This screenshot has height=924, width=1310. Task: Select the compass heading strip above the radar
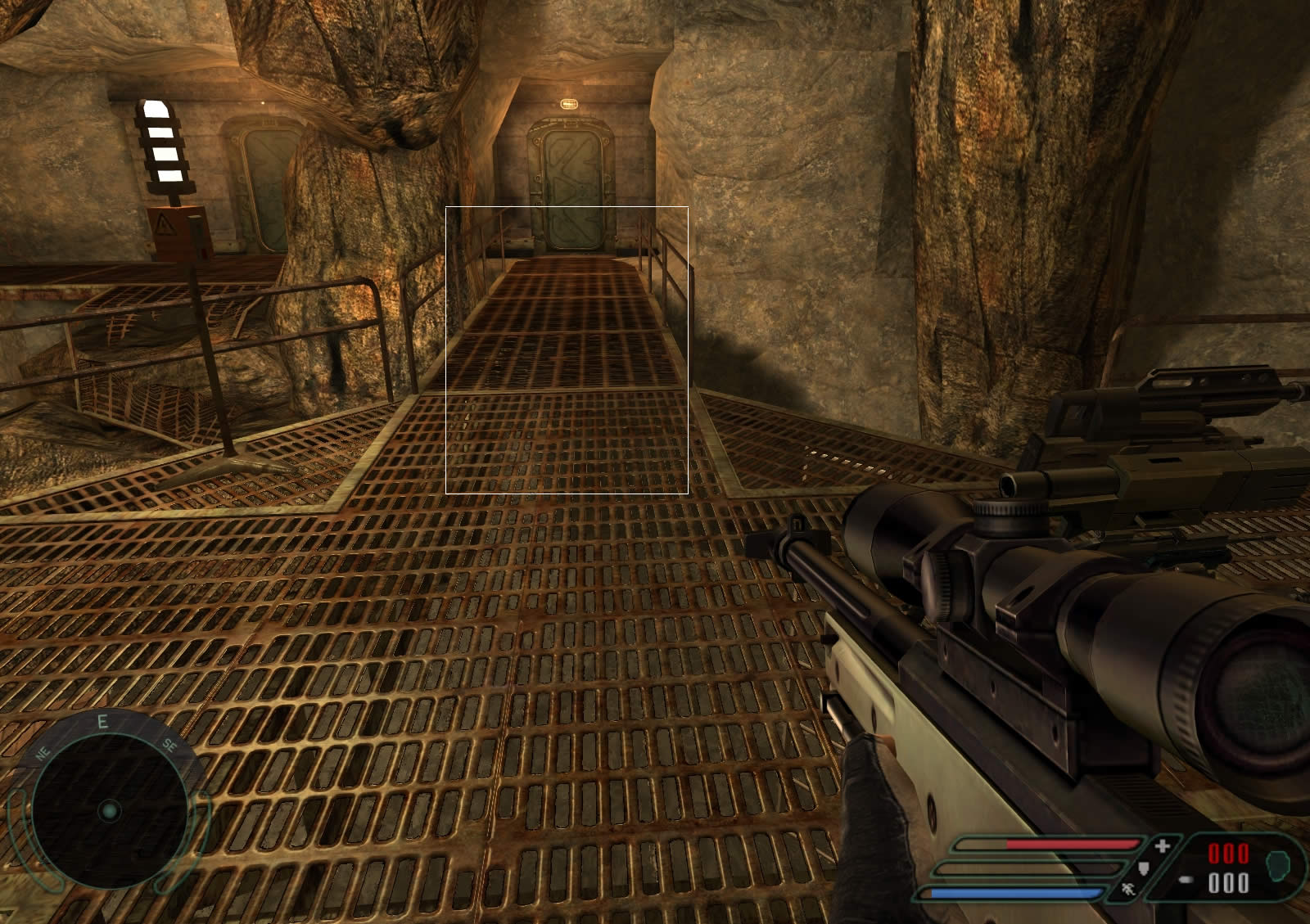(103, 725)
